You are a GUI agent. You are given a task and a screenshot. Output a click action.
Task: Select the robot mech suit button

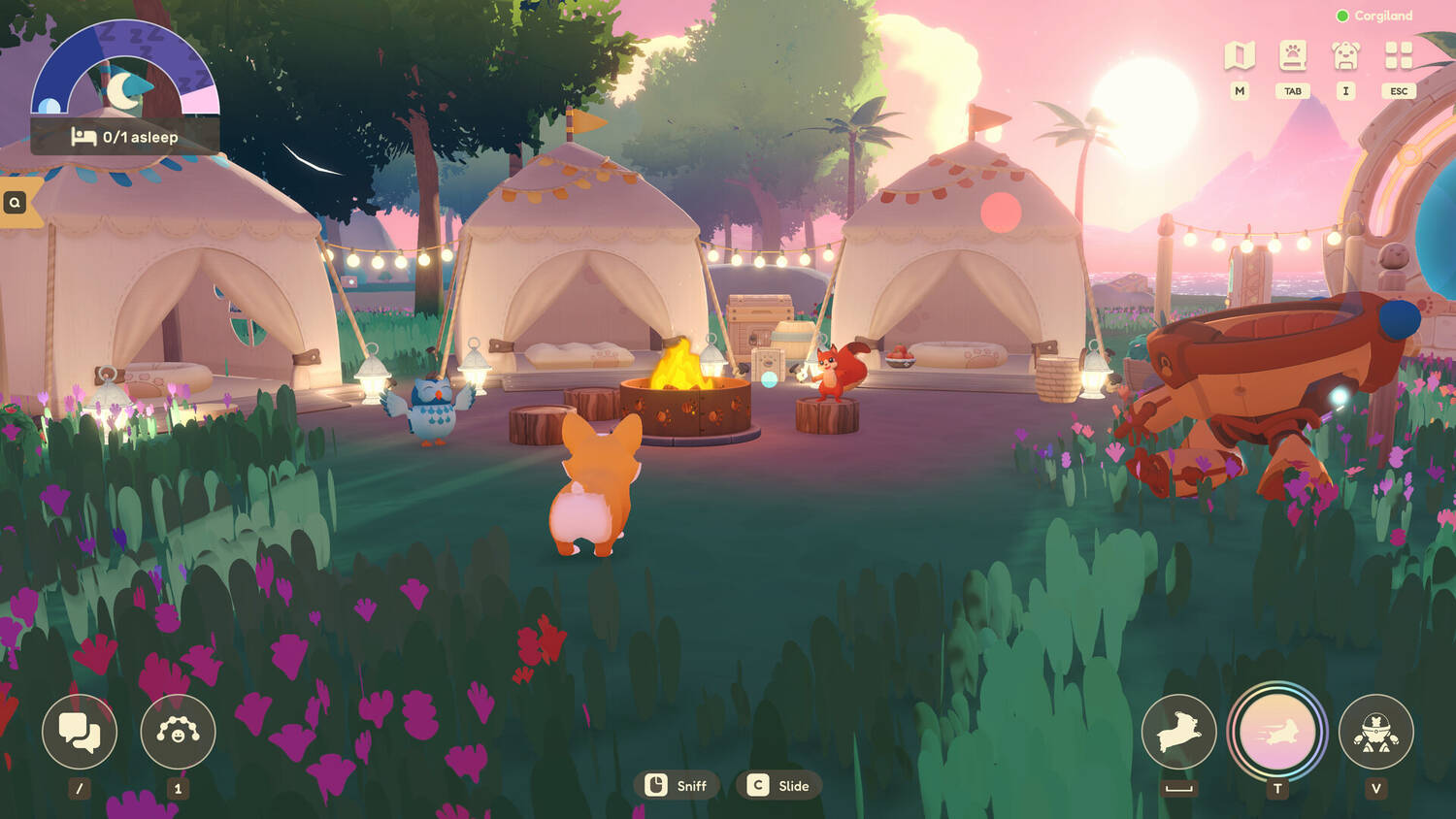[1375, 731]
